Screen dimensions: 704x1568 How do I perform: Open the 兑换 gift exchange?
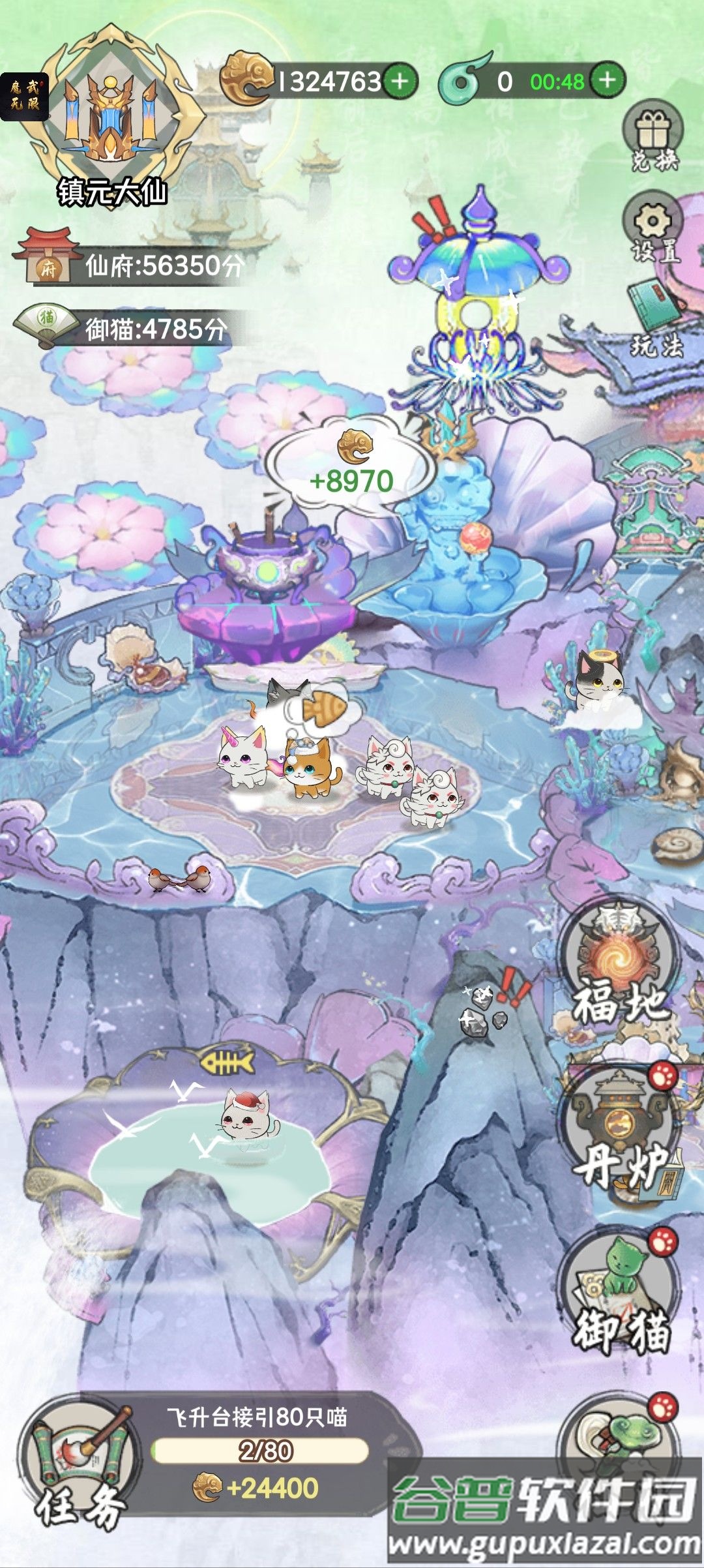click(653, 138)
